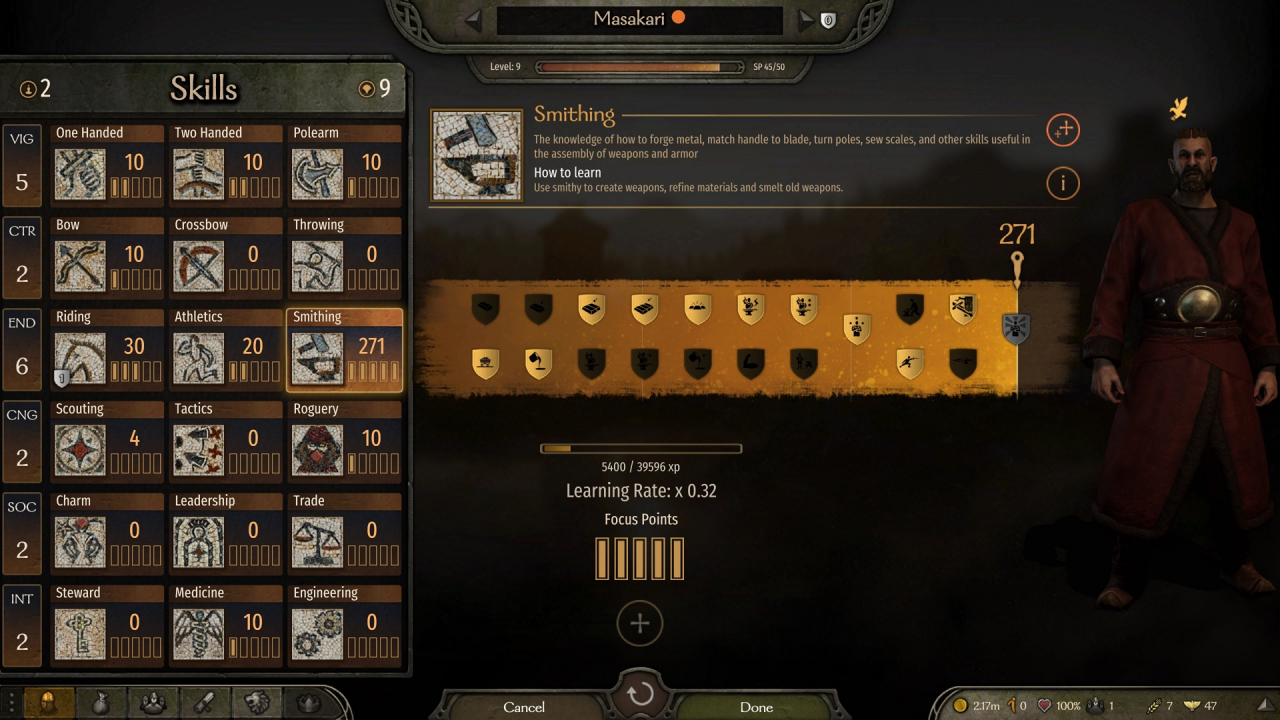Show the Athletics skill

225,348
